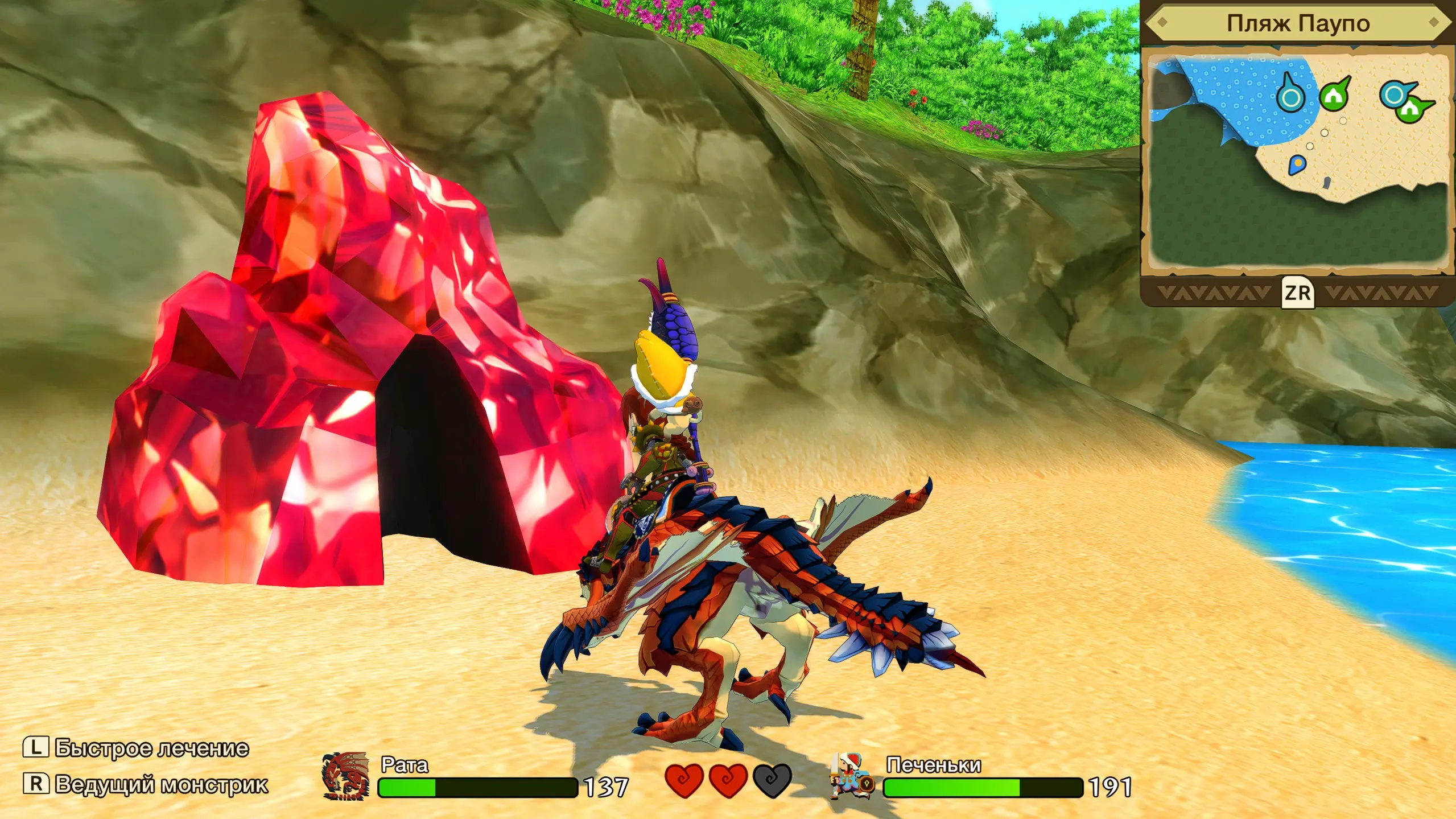Click the teal ring marker over the water
This screenshot has width=1456, height=819.
tap(1290, 97)
